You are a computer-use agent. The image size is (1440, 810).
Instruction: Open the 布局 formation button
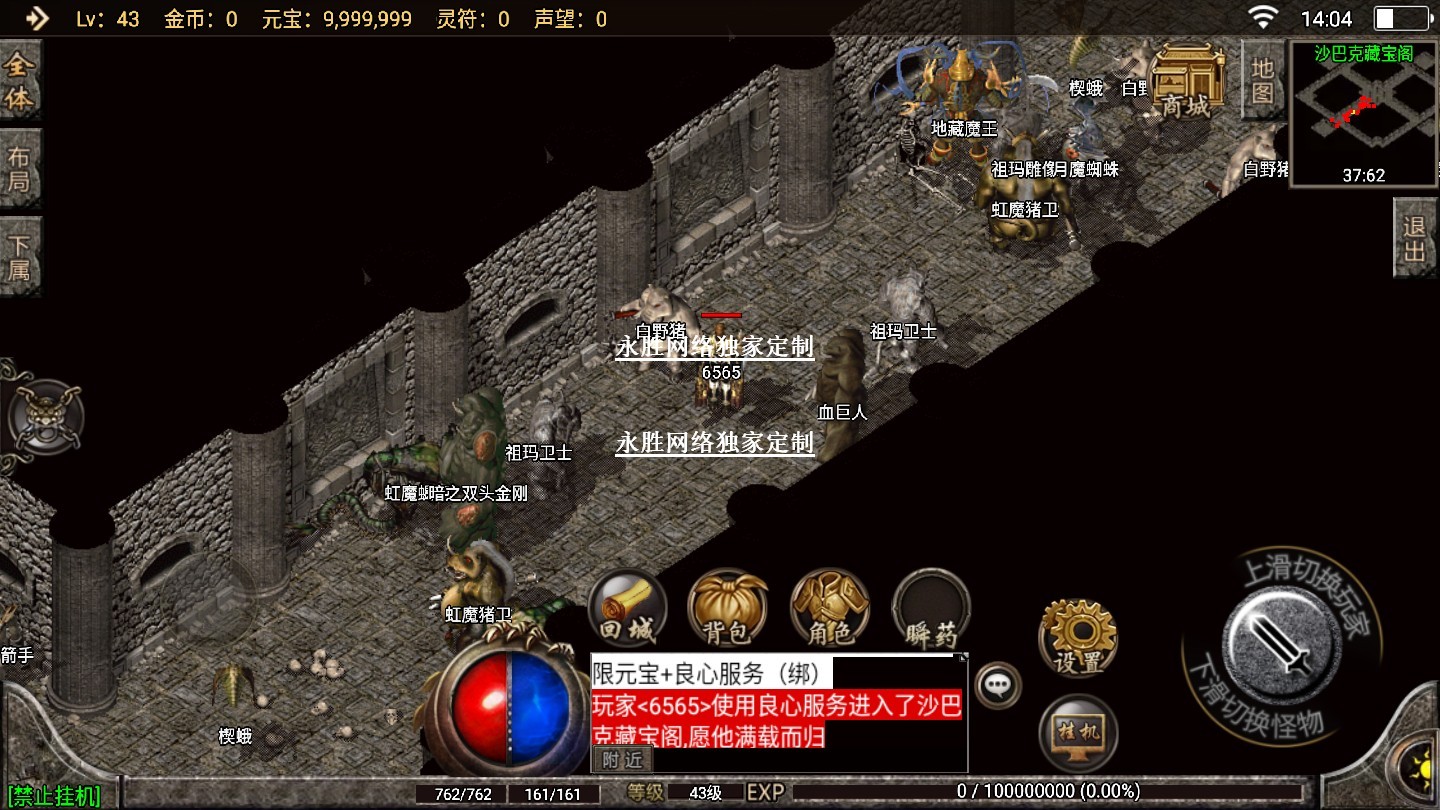click(x=20, y=169)
